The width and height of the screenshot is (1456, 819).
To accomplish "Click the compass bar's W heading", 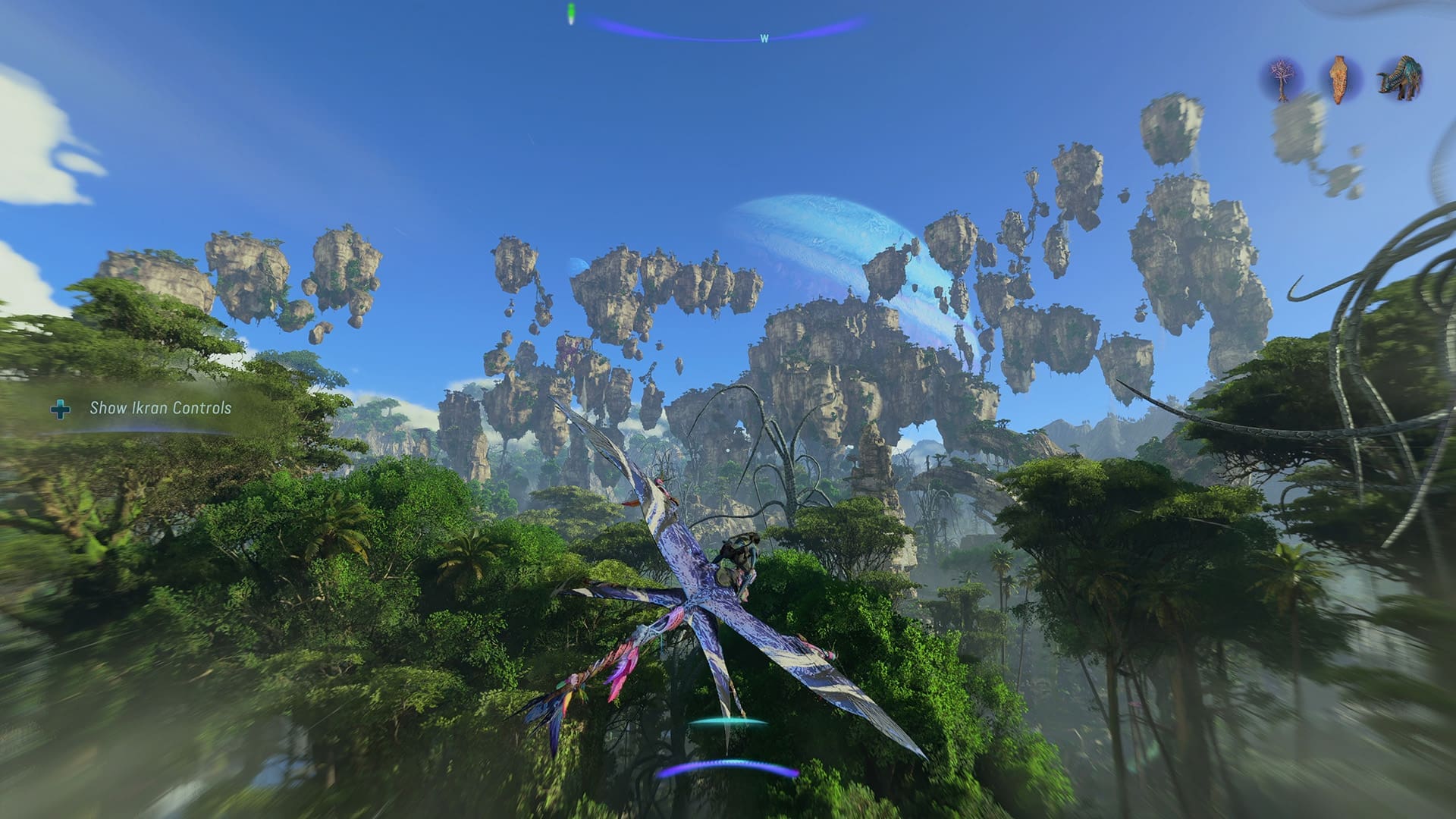I will click(x=764, y=39).
